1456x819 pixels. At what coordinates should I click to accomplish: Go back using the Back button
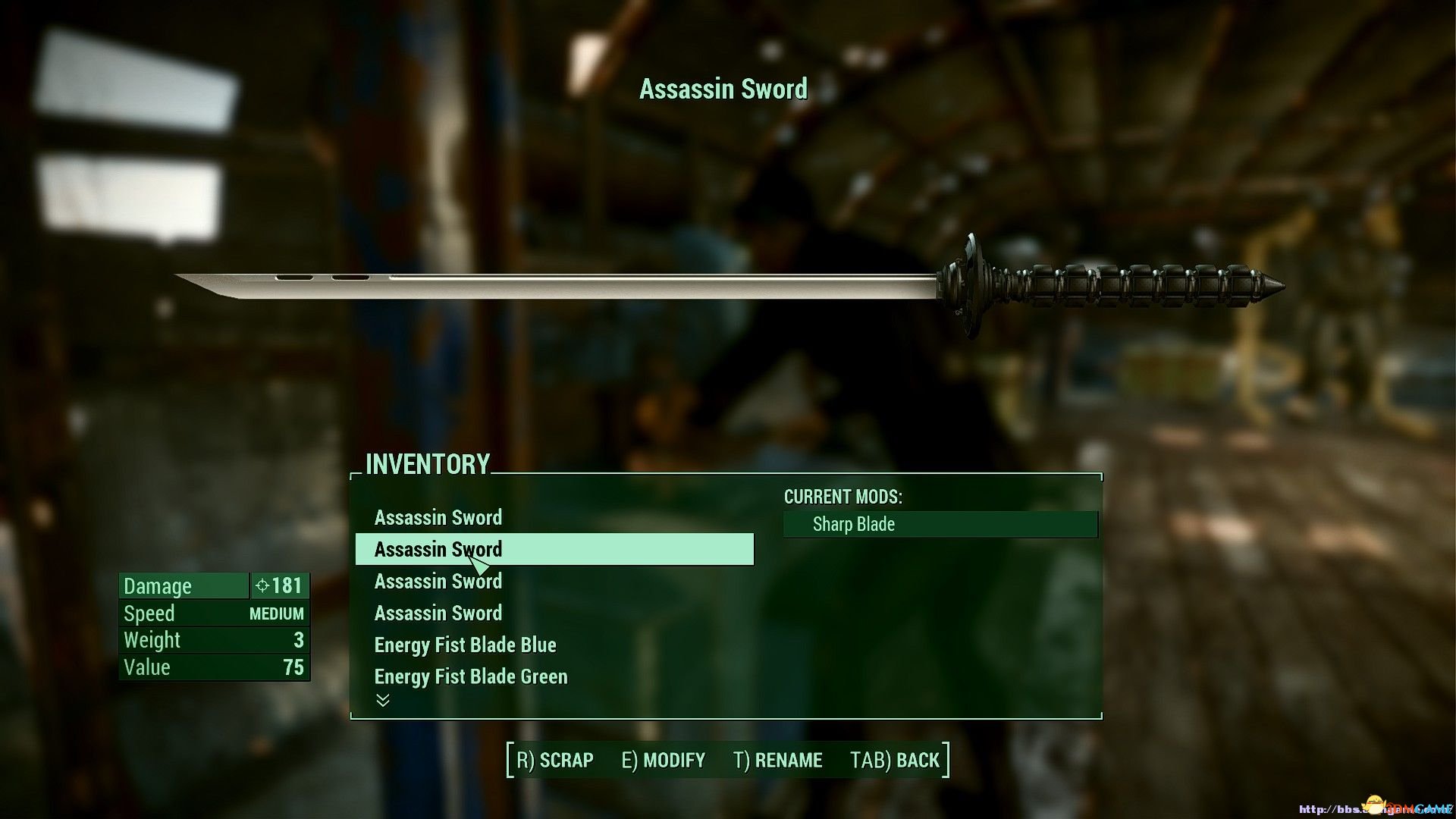(x=895, y=760)
